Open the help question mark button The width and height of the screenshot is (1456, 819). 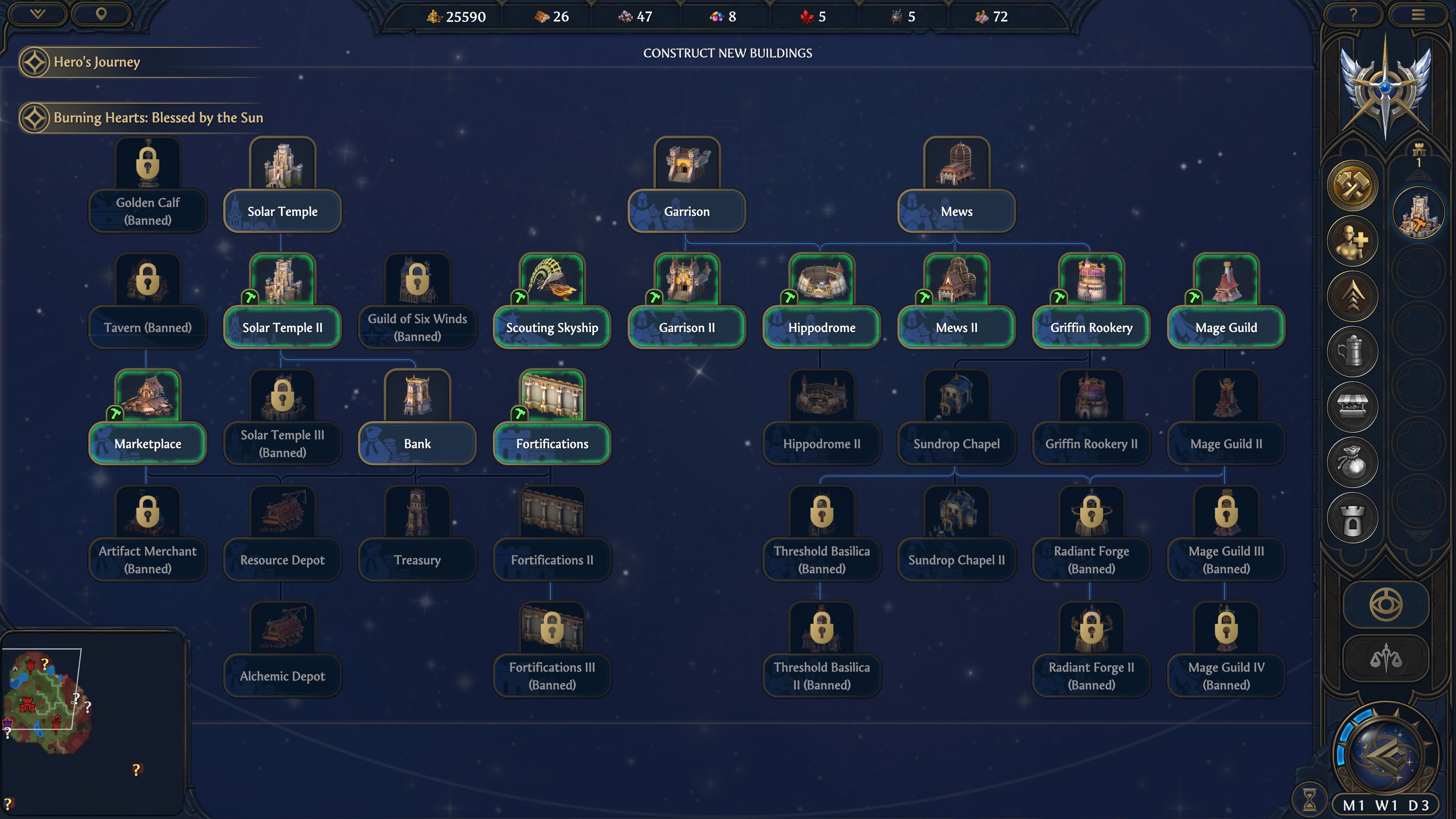click(x=1353, y=14)
